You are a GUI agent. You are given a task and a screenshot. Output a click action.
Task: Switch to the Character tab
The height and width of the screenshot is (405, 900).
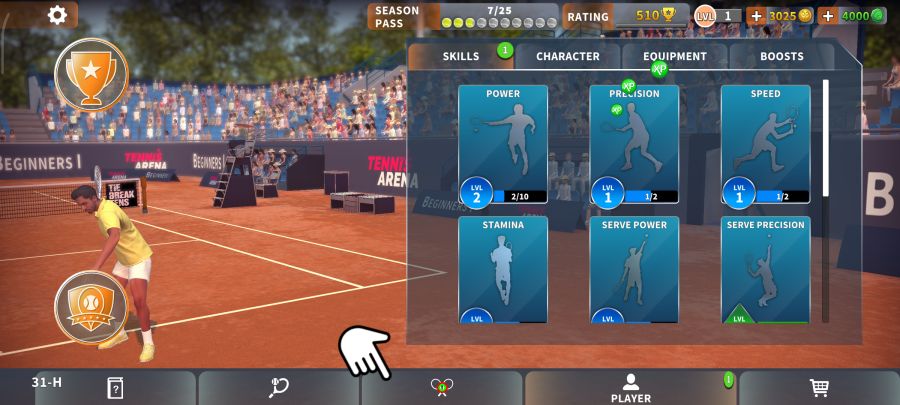tap(568, 57)
